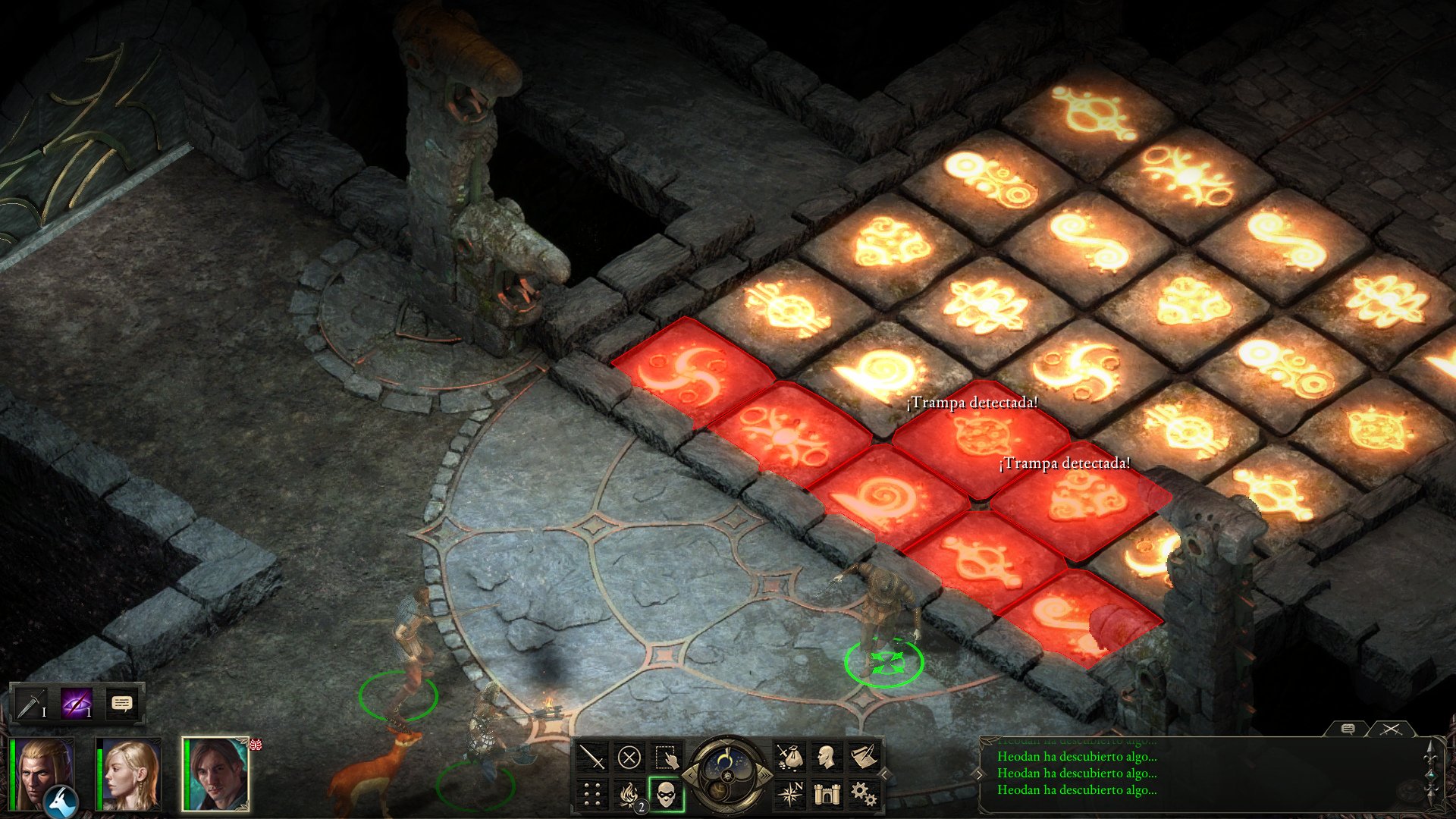This screenshot has height=819, width=1456.
Task: Toggle party stealth mode
Action: click(666, 795)
